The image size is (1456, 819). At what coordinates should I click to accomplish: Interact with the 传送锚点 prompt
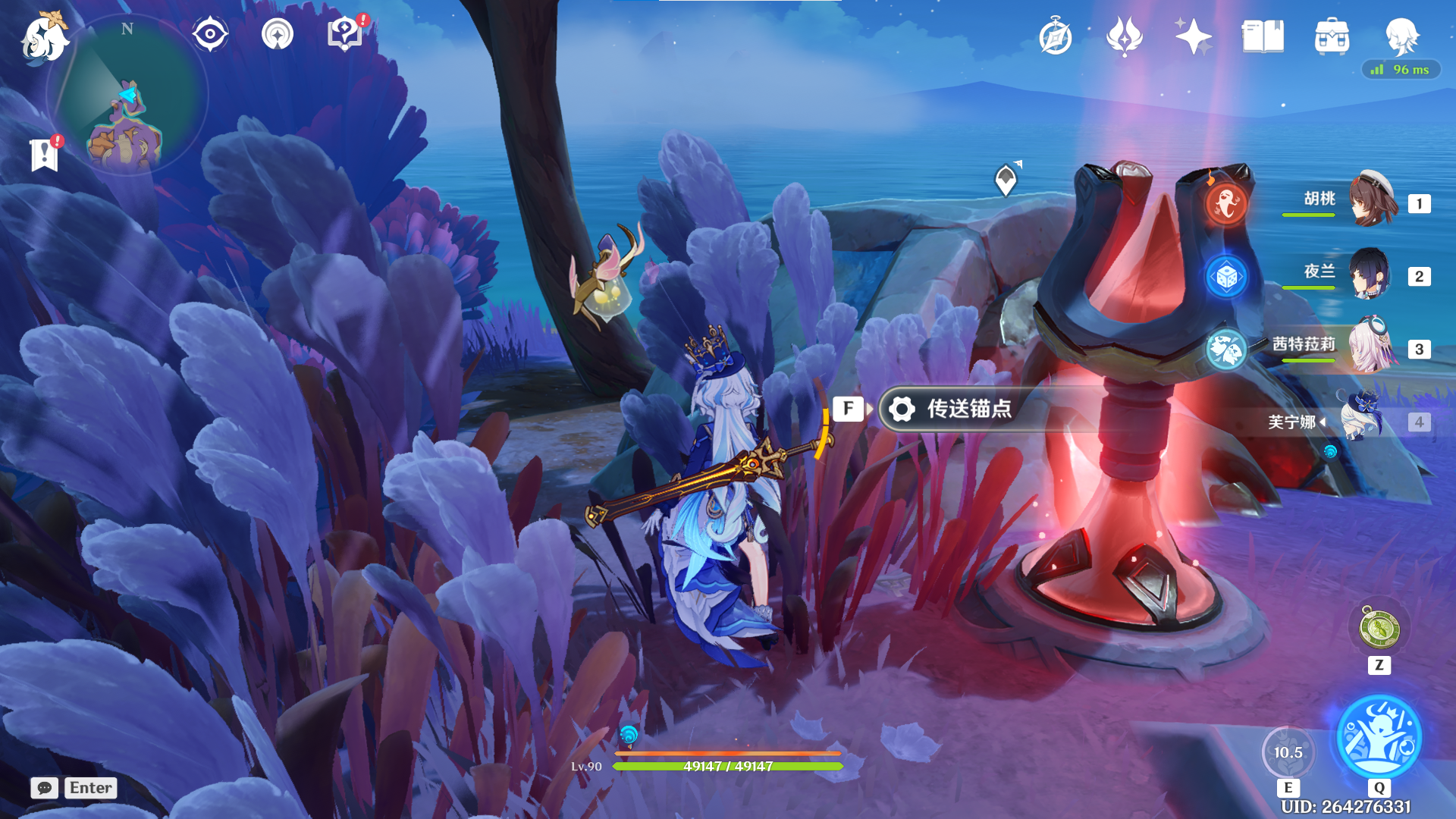click(x=952, y=409)
